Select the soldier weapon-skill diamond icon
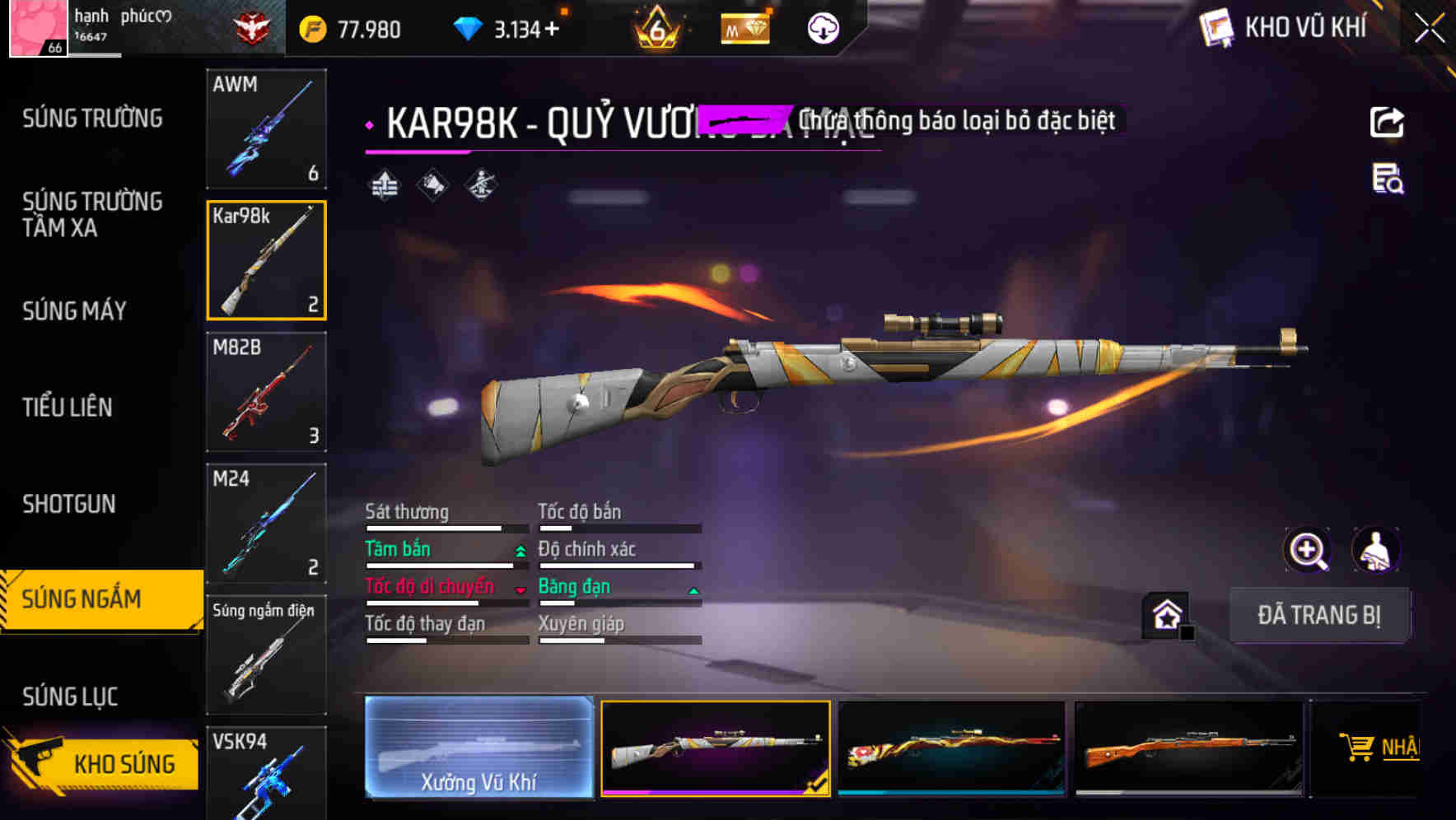The image size is (1456, 820). (480, 184)
